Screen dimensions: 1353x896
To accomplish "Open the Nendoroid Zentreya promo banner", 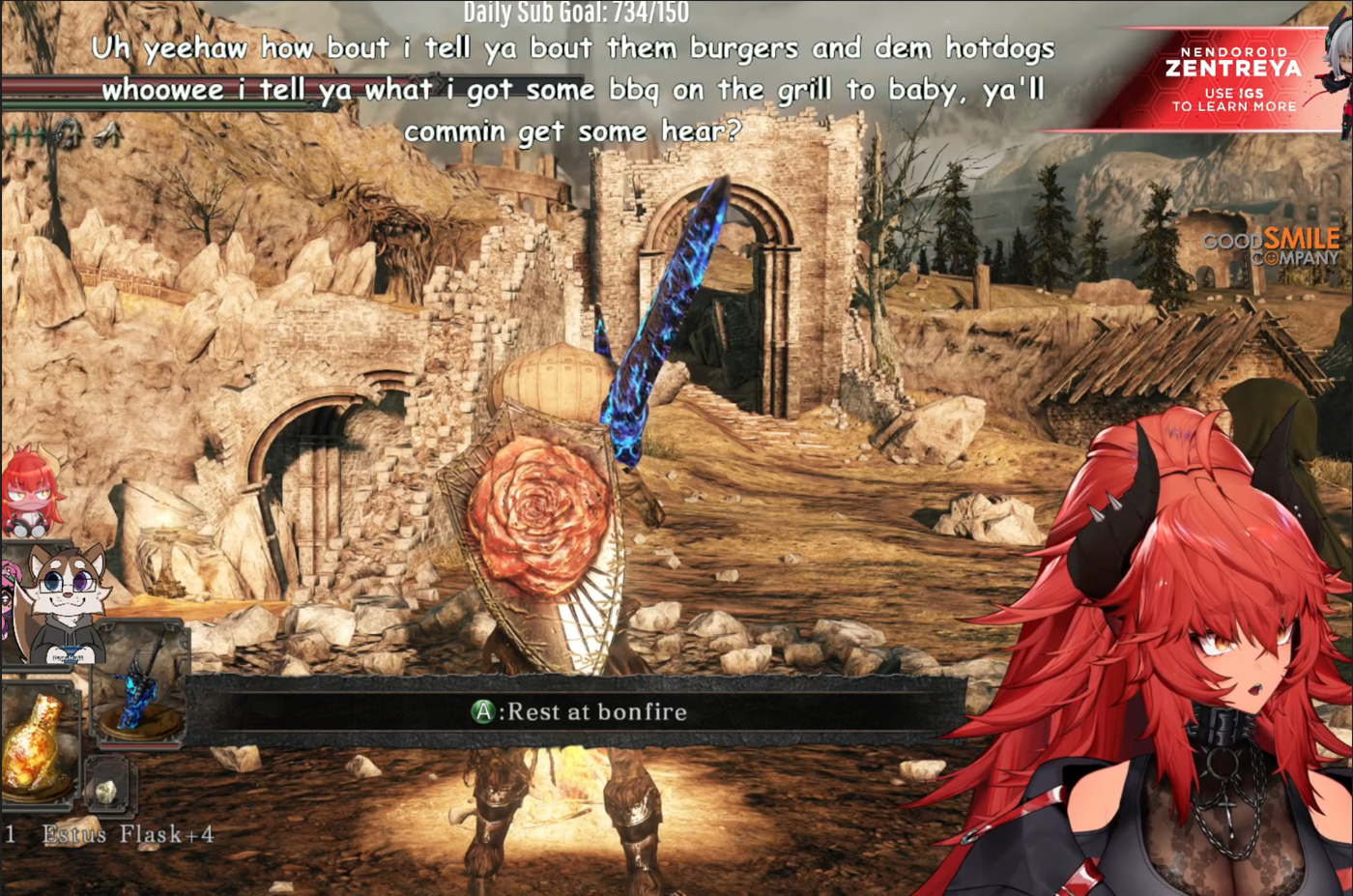I will click(1231, 79).
